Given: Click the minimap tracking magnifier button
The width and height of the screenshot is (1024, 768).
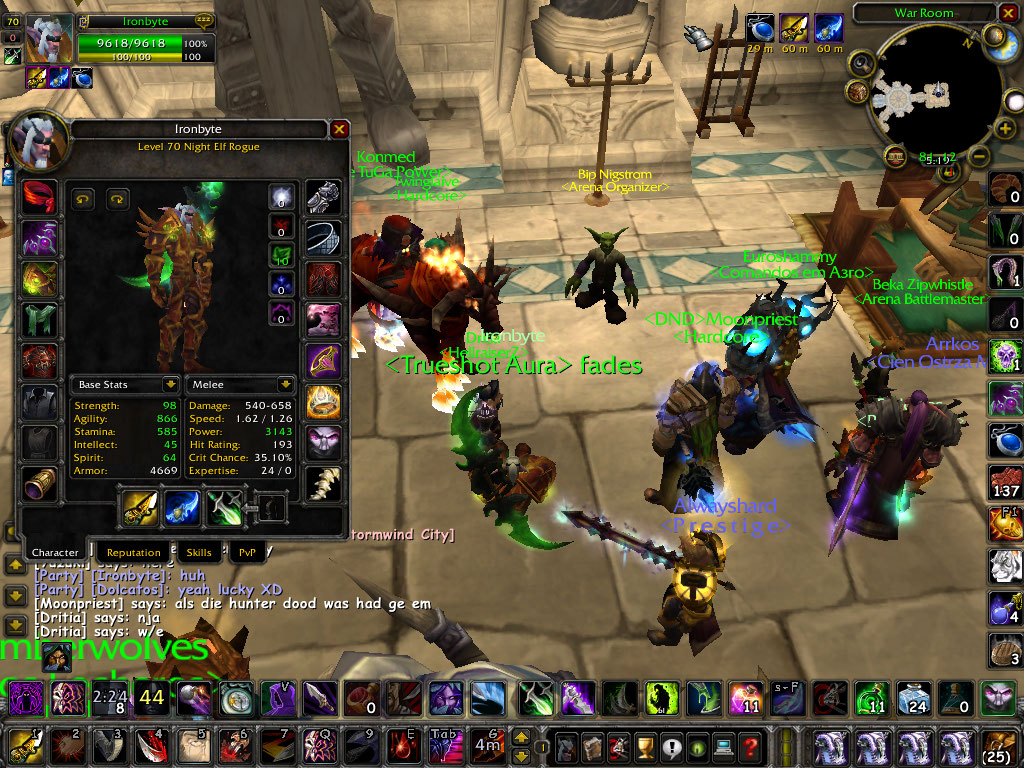Looking at the screenshot, I should tap(862, 64).
